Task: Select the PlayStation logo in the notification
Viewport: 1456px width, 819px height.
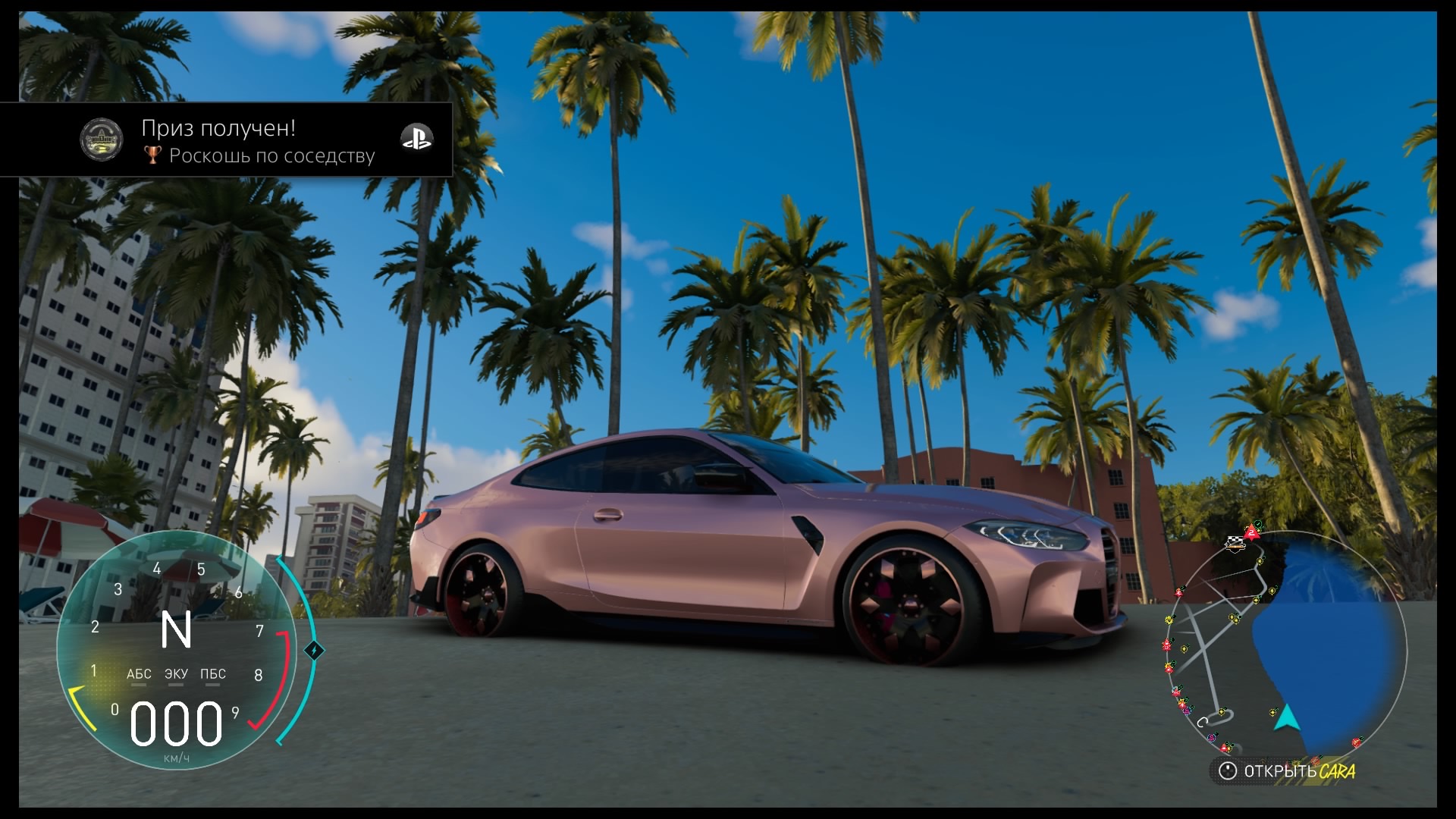Action: coord(416,138)
